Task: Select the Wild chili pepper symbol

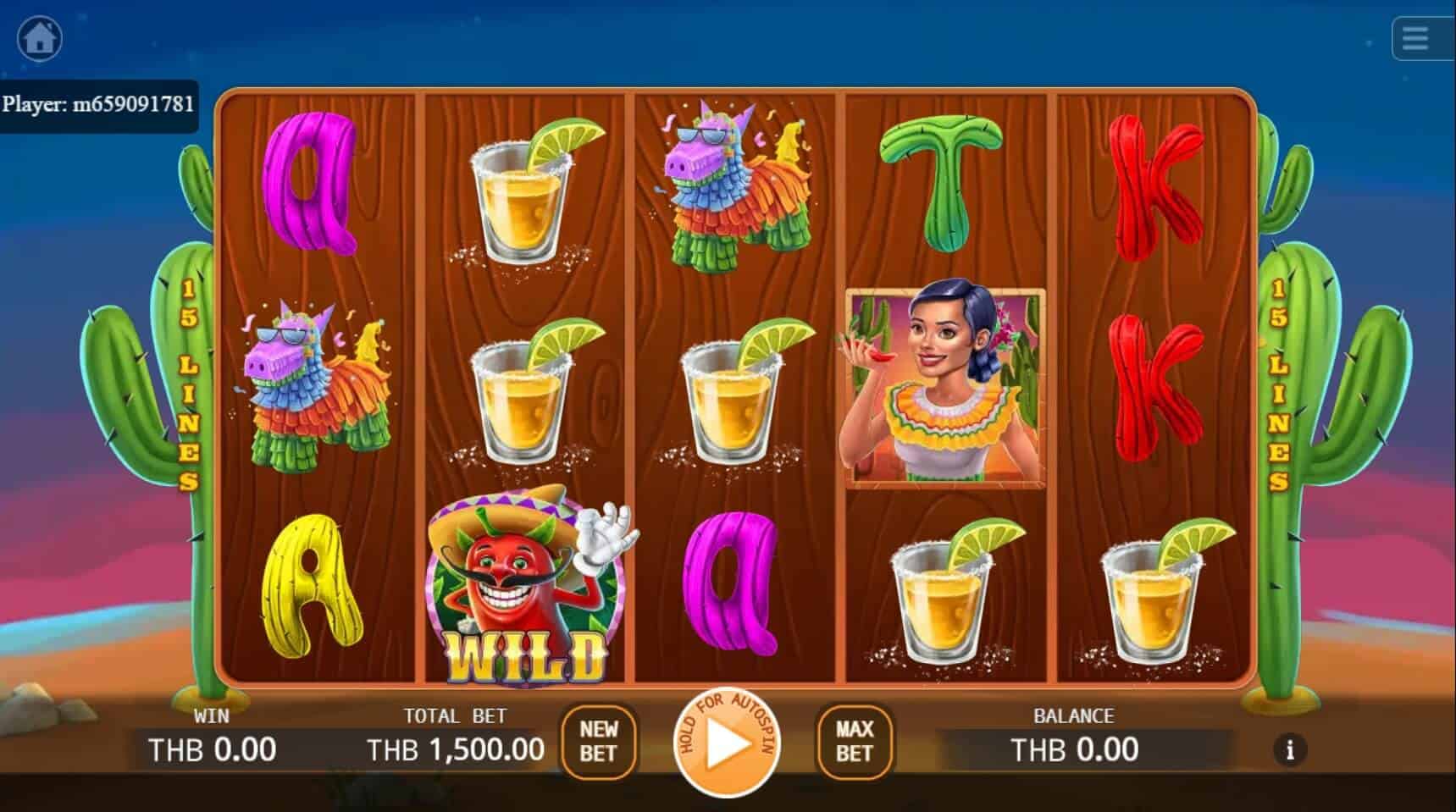Action: click(x=527, y=584)
